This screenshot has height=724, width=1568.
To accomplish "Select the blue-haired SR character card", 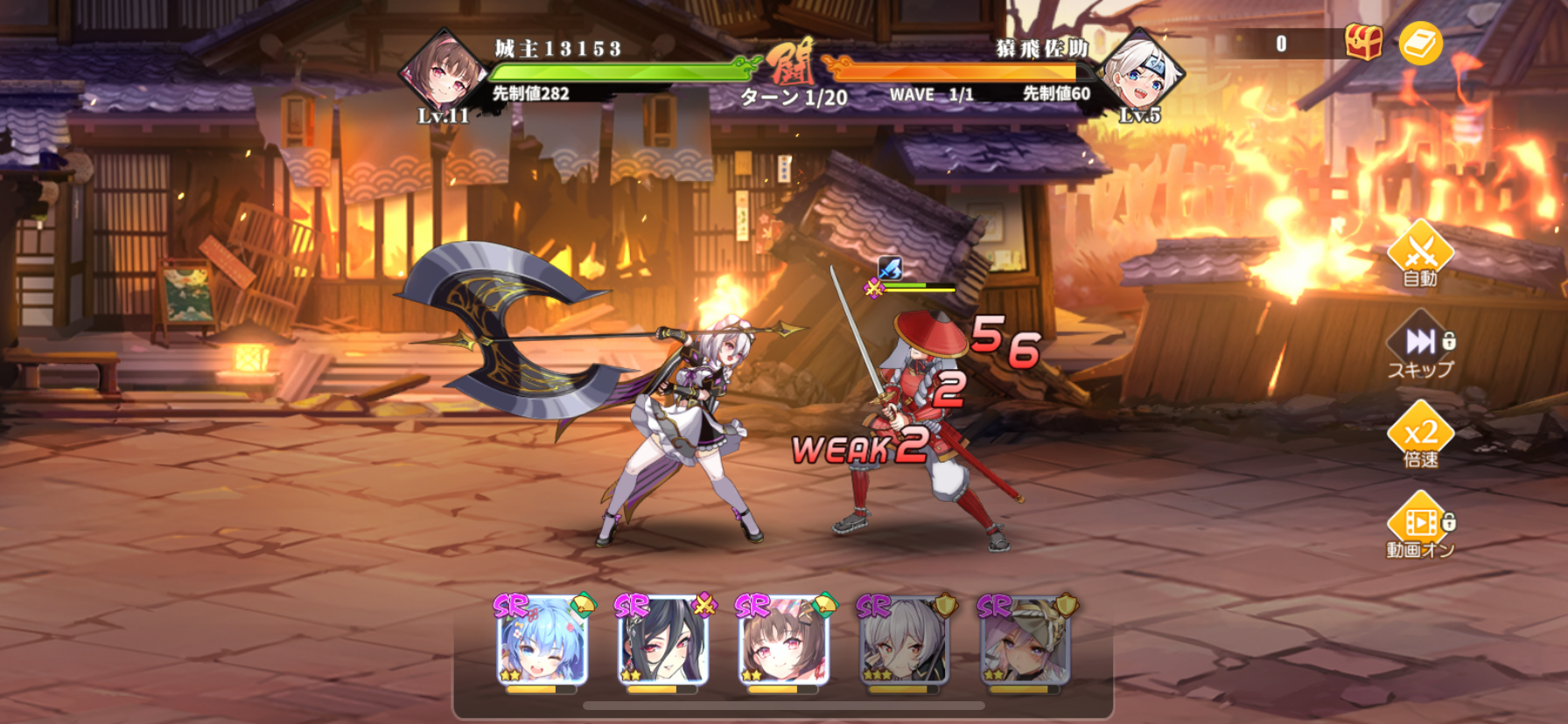I will pyautogui.click(x=542, y=642).
